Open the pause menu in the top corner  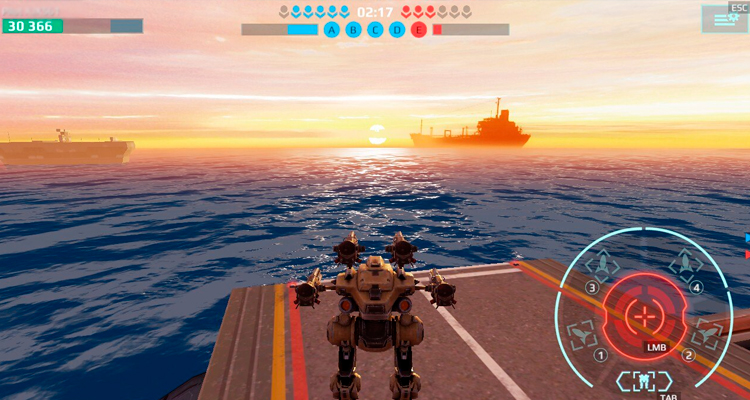724,18
